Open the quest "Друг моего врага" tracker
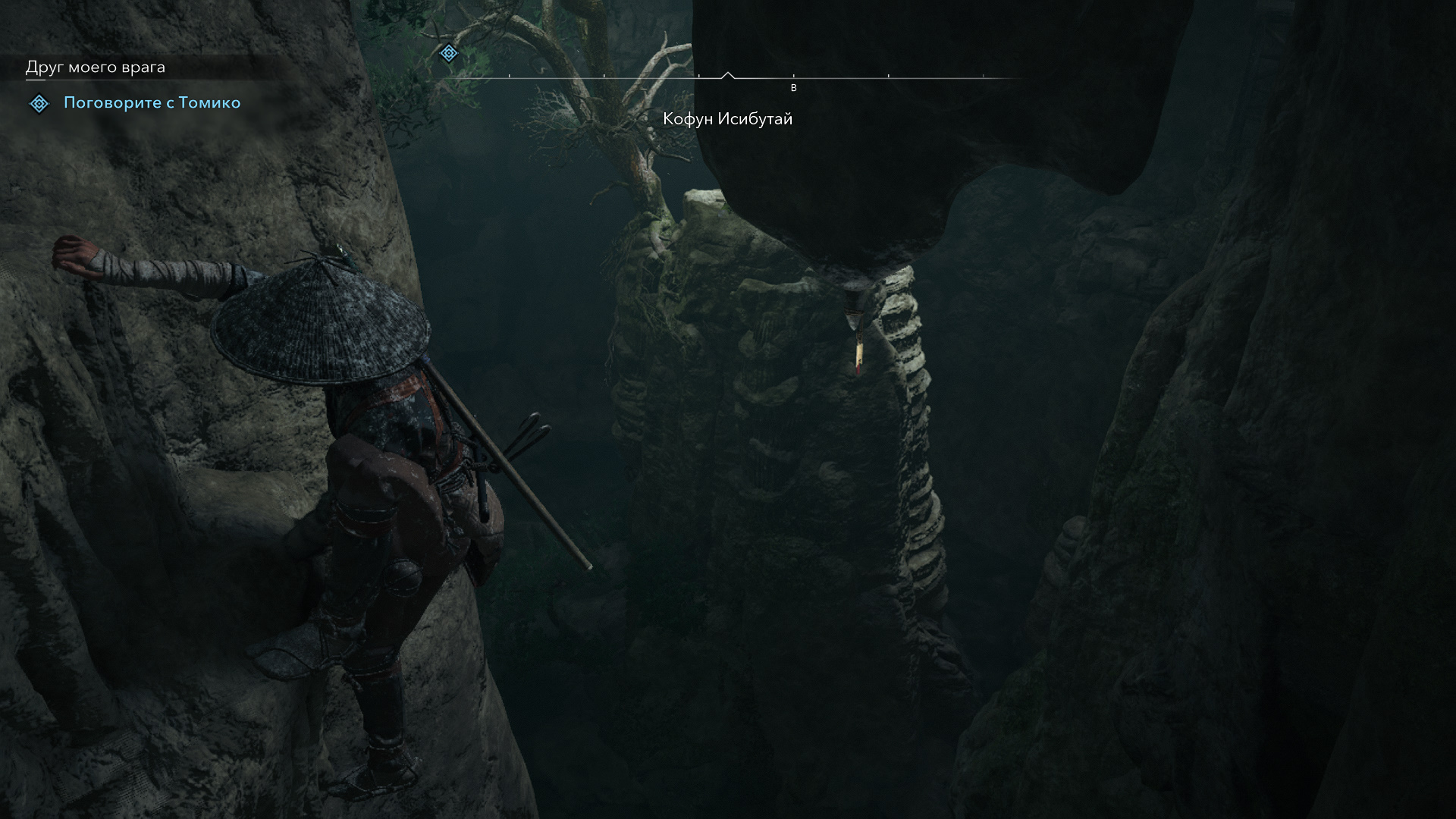Screen dimensions: 1456x819 click(96, 67)
